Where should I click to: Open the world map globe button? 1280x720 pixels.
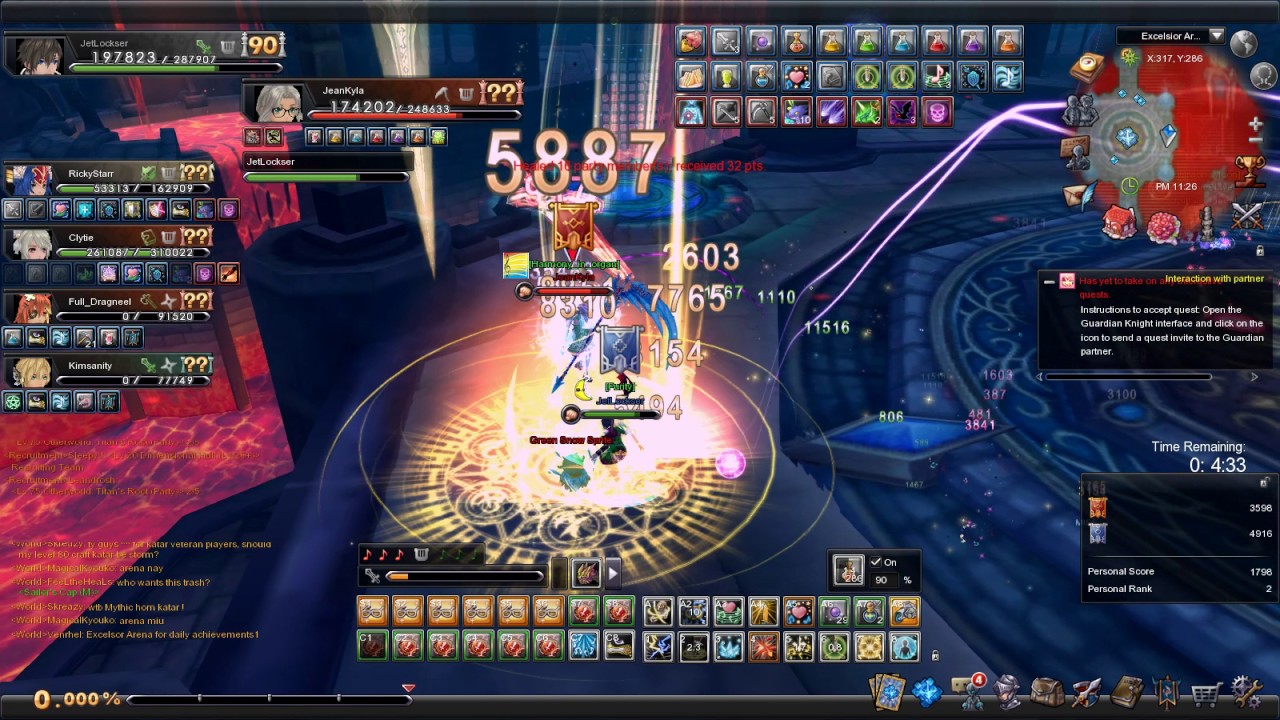(1244, 43)
